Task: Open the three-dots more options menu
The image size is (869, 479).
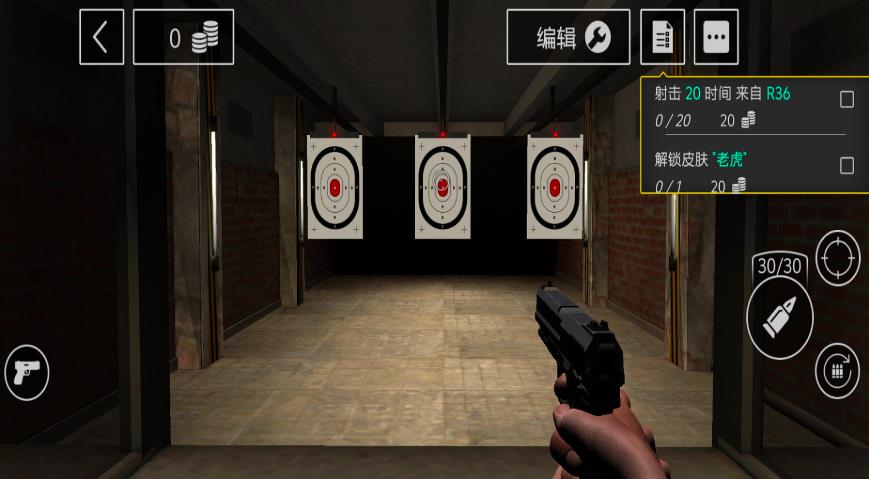Action: pyautogui.click(x=716, y=38)
